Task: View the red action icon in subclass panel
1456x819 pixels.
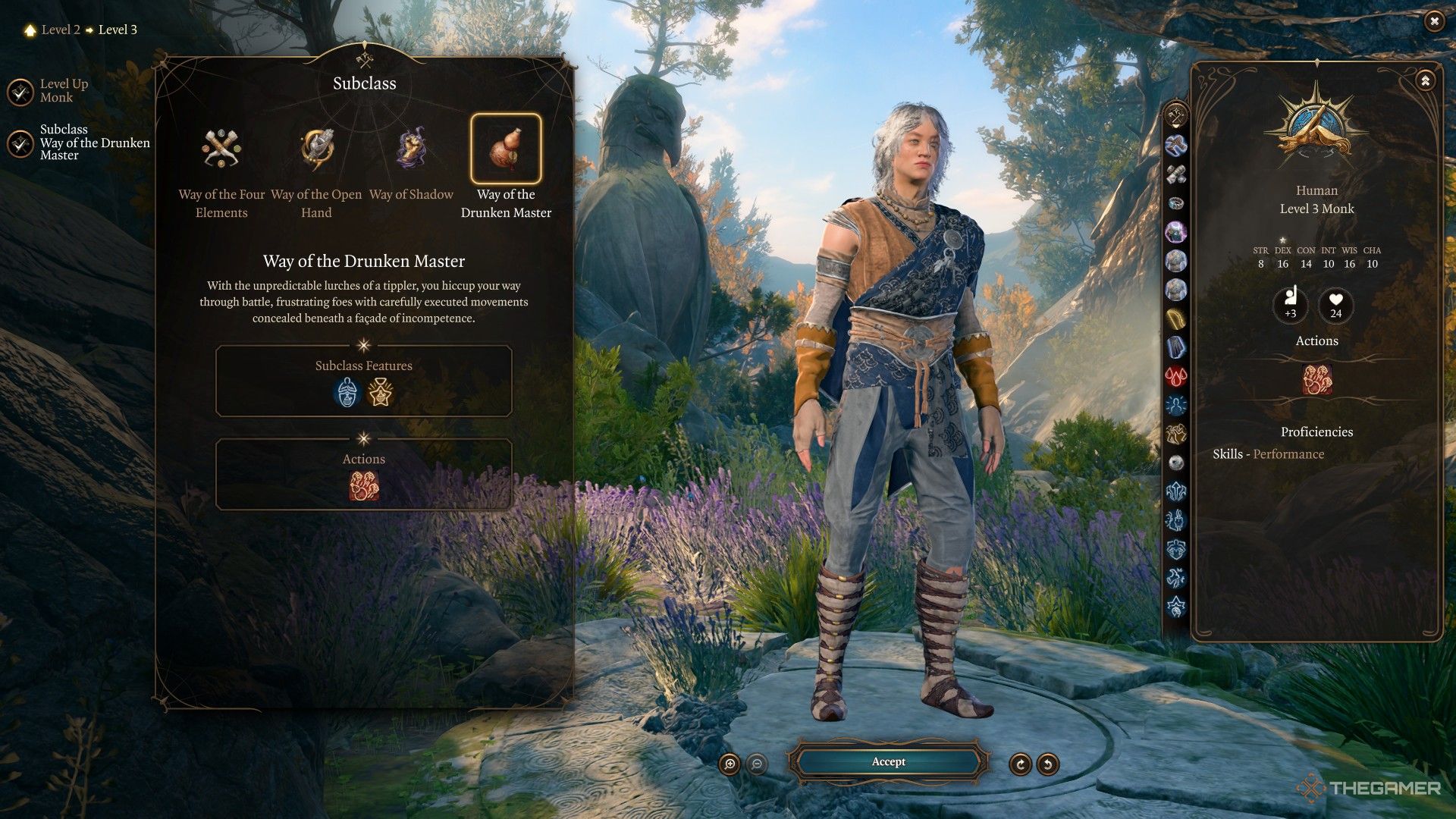Action: 364,486
